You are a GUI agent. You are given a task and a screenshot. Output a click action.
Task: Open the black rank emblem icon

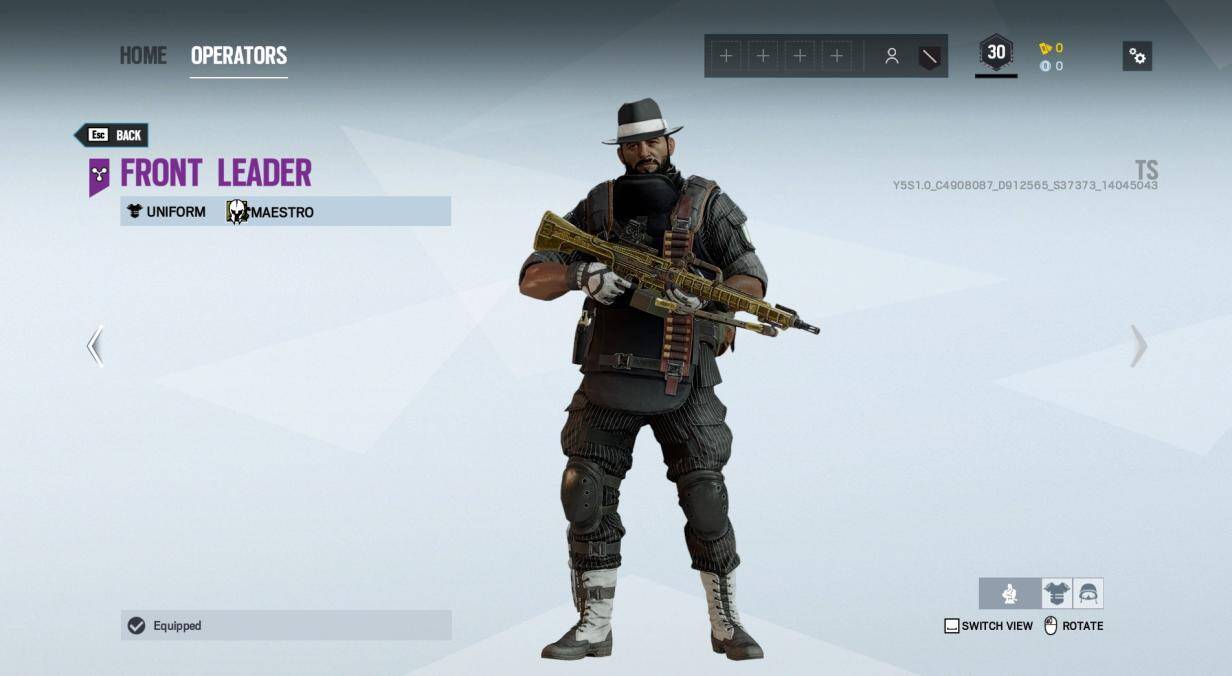[x=929, y=56]
